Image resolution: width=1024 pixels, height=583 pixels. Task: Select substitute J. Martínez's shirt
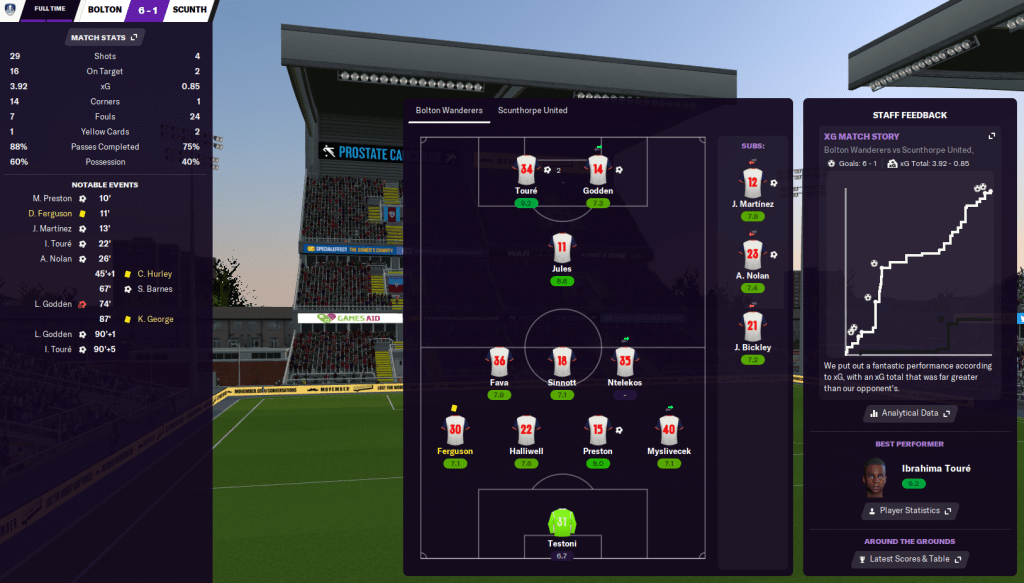[754, 182]
